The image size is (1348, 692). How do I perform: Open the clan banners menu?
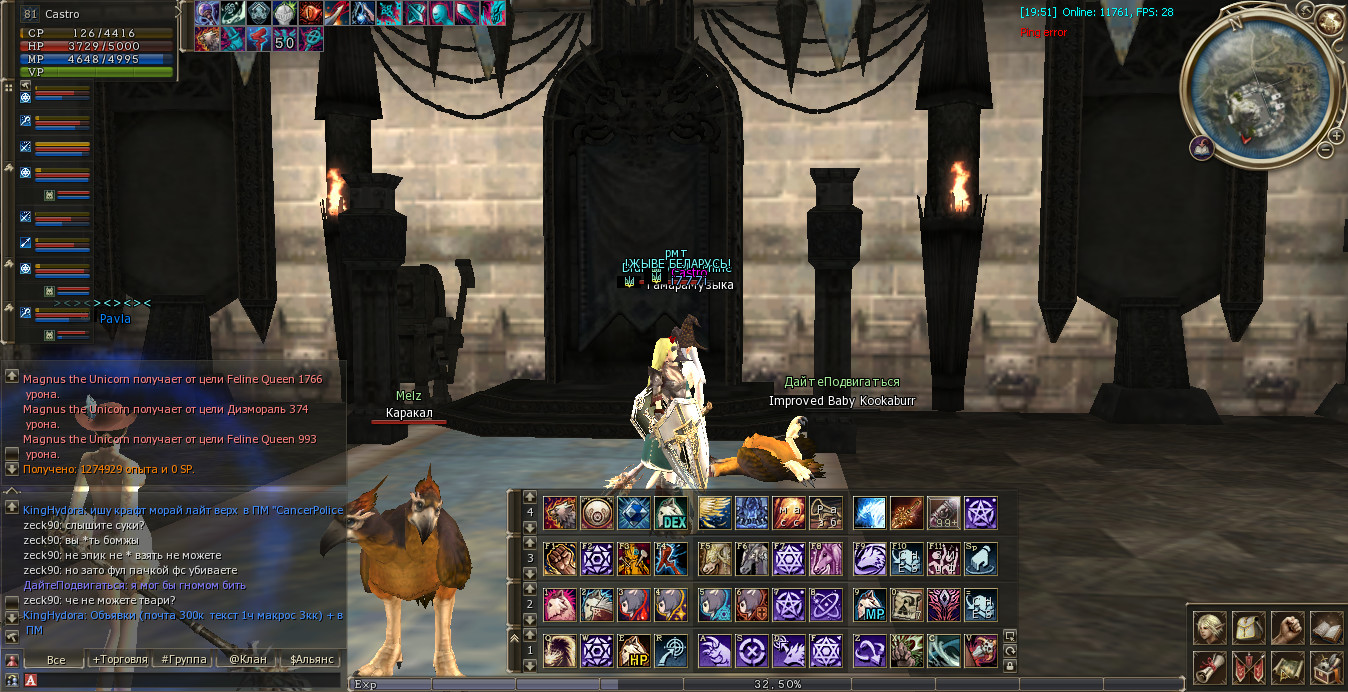tap(1249, 666)
